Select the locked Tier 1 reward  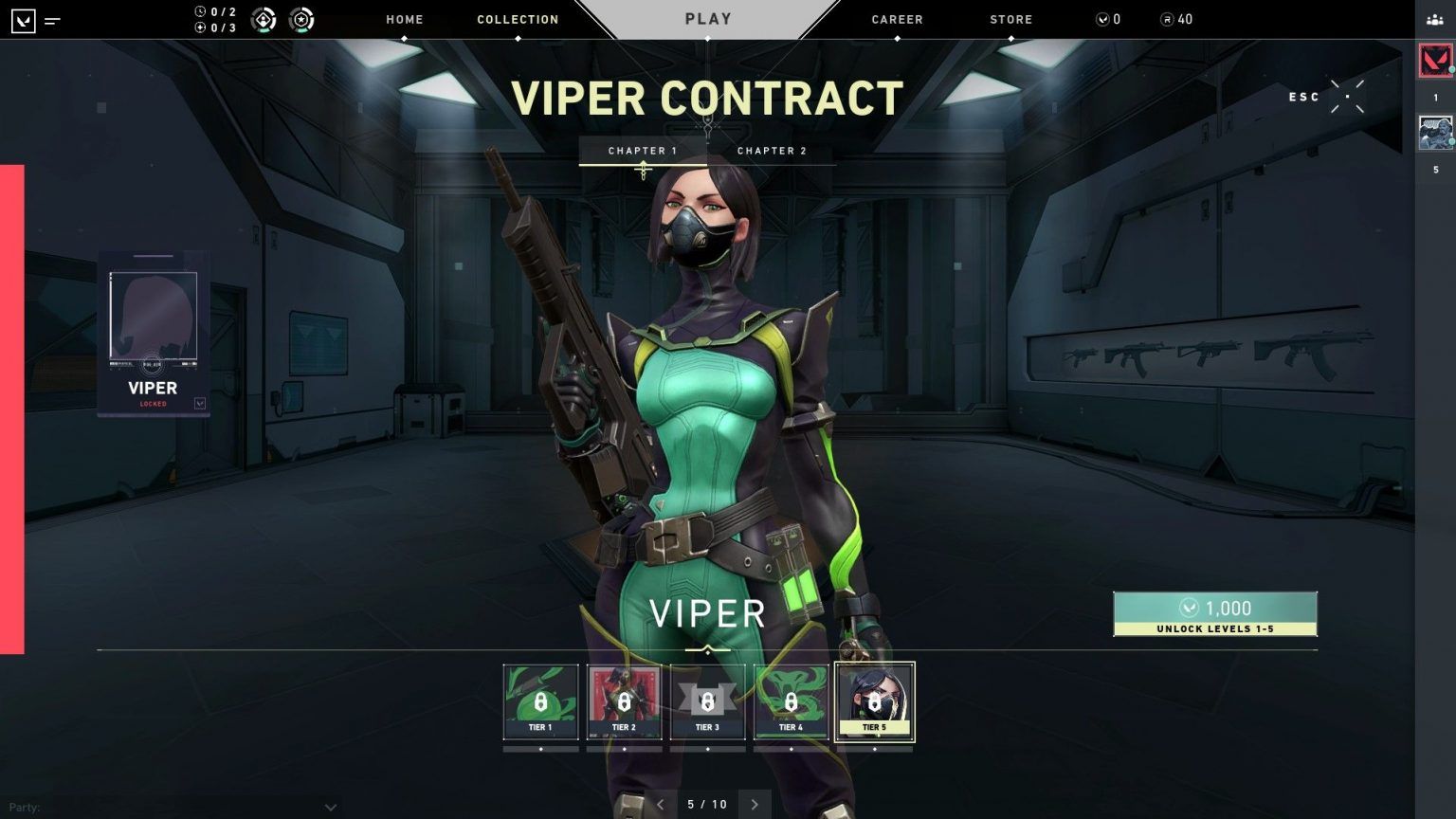pyautogui.click(x=540, y=701)
